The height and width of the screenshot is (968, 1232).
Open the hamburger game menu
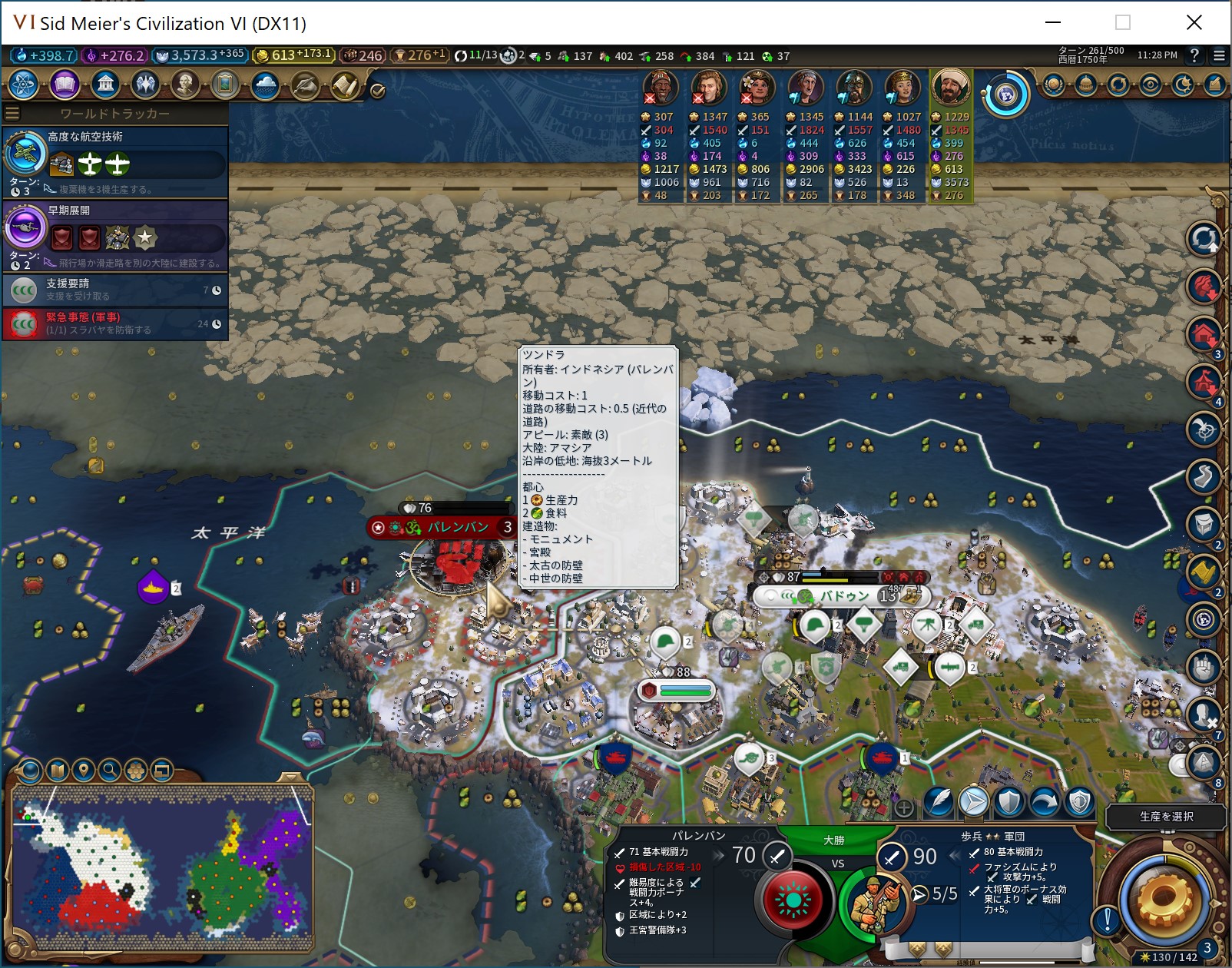(x=1219, y=55)
